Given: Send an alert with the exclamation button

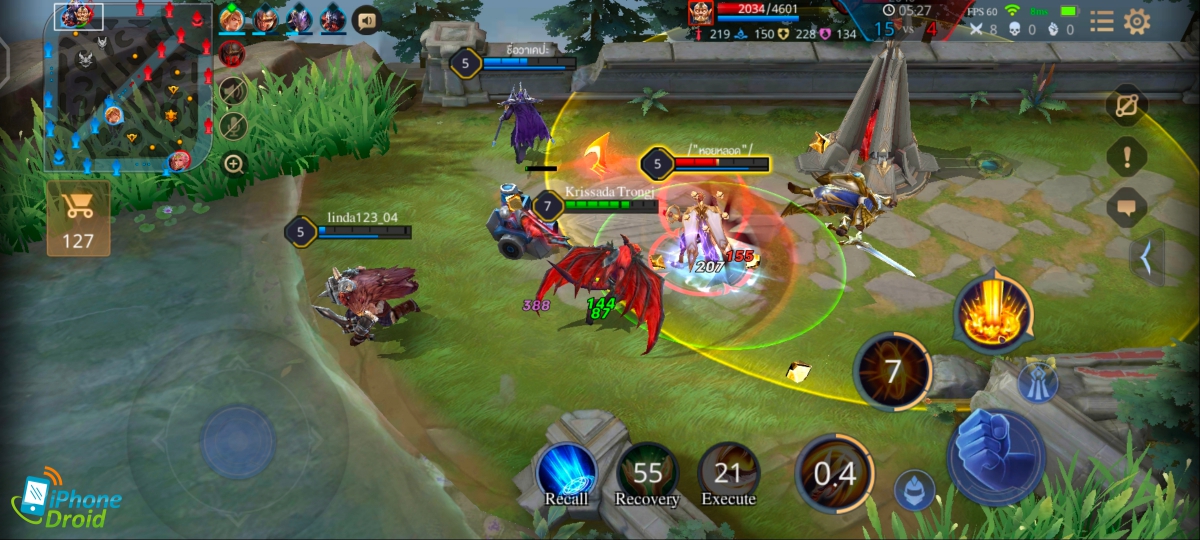Looking at the screenshot, I should click(1127, 156).
